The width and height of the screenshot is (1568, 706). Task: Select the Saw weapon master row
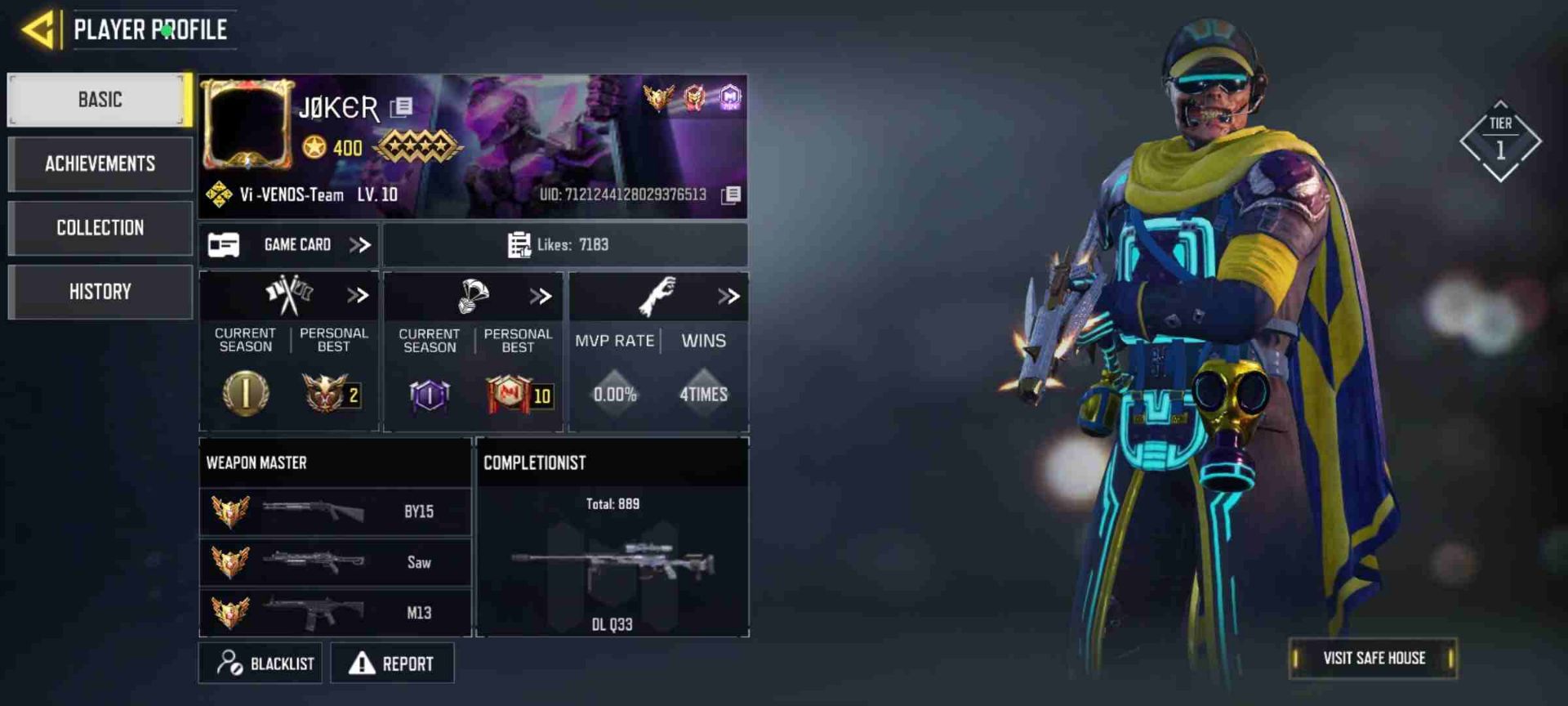click(x=335, y=562)
